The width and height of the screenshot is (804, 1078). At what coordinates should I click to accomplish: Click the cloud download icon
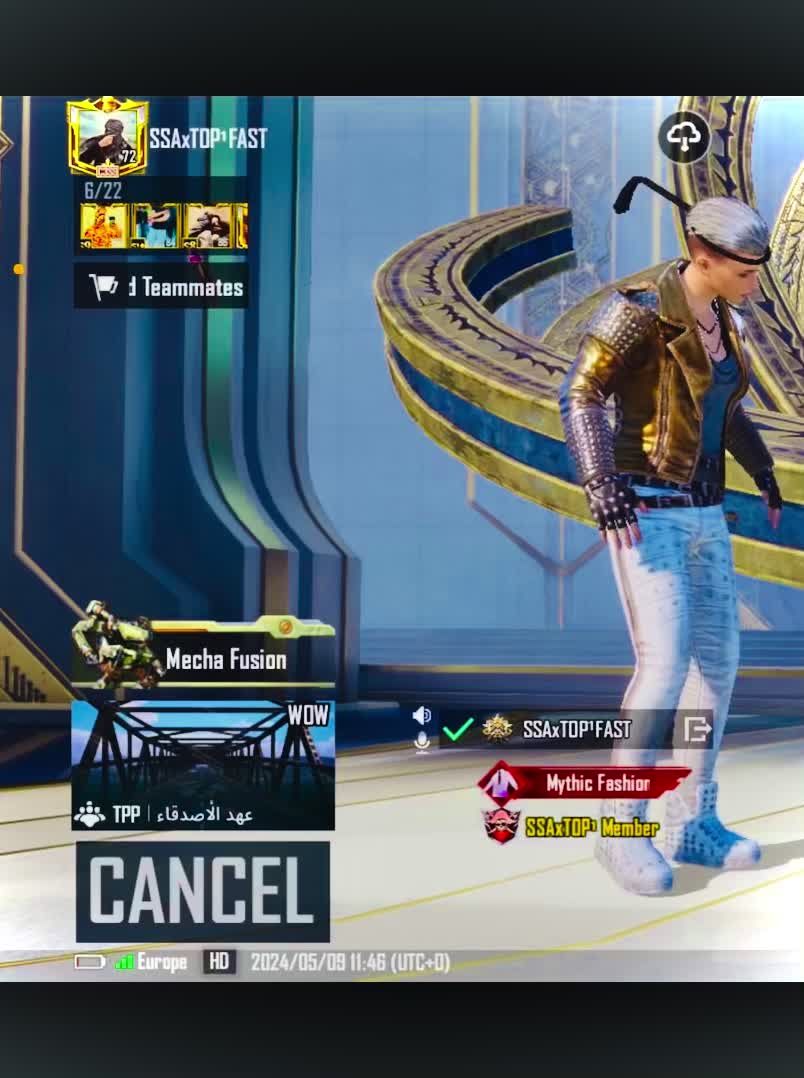pyautogui.click(x=684, y=138)
